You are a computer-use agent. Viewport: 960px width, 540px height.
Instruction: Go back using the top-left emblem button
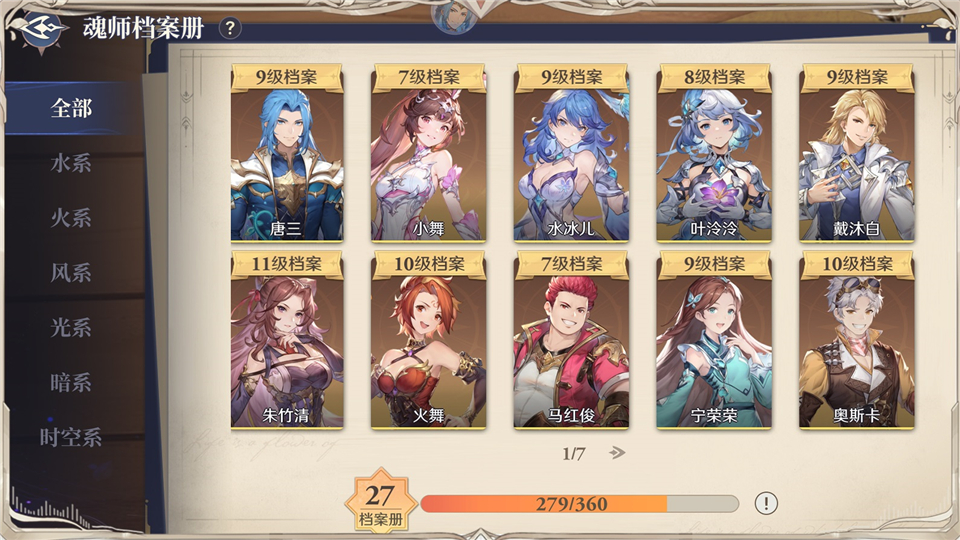[40, 27]
